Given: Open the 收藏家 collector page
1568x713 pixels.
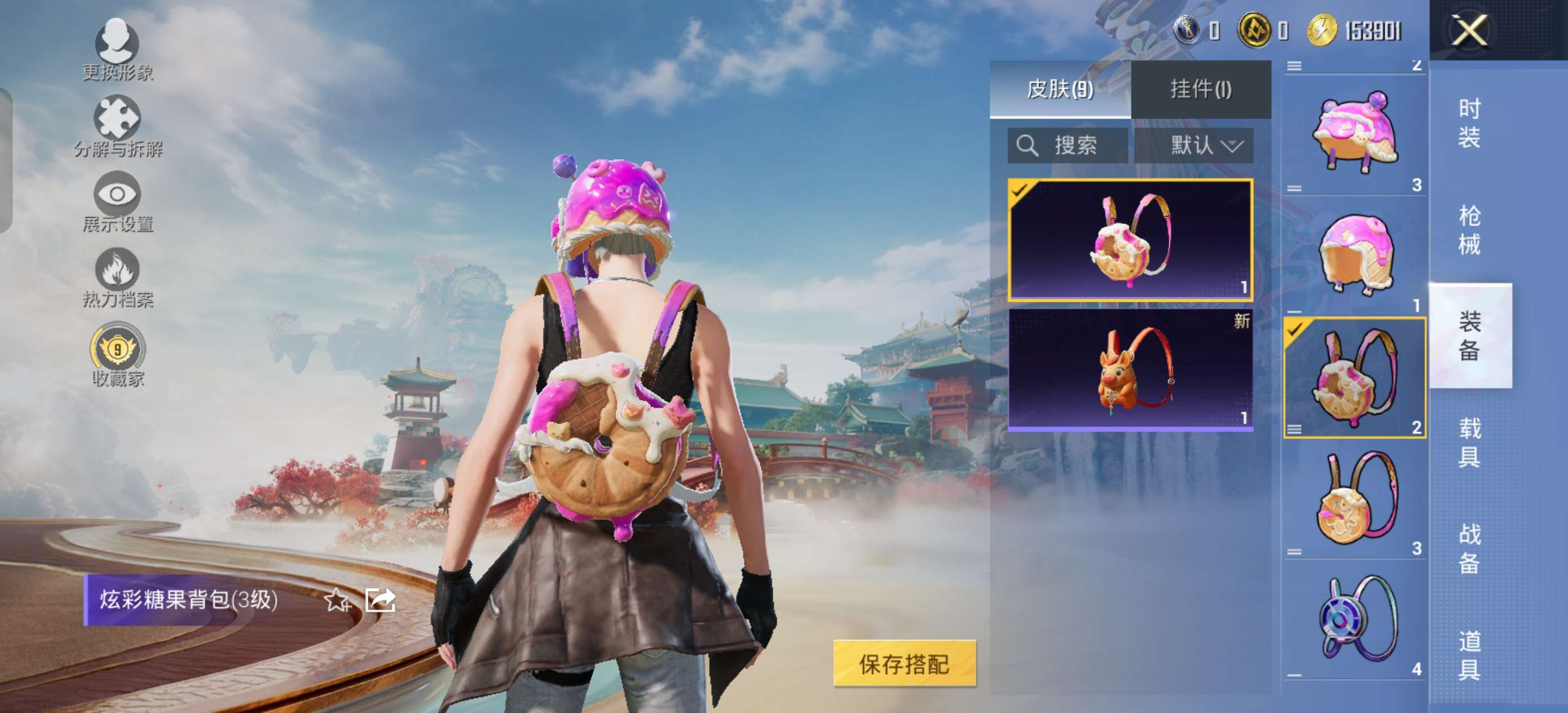Looking at the screenshot, I should (x=117, y=355).
